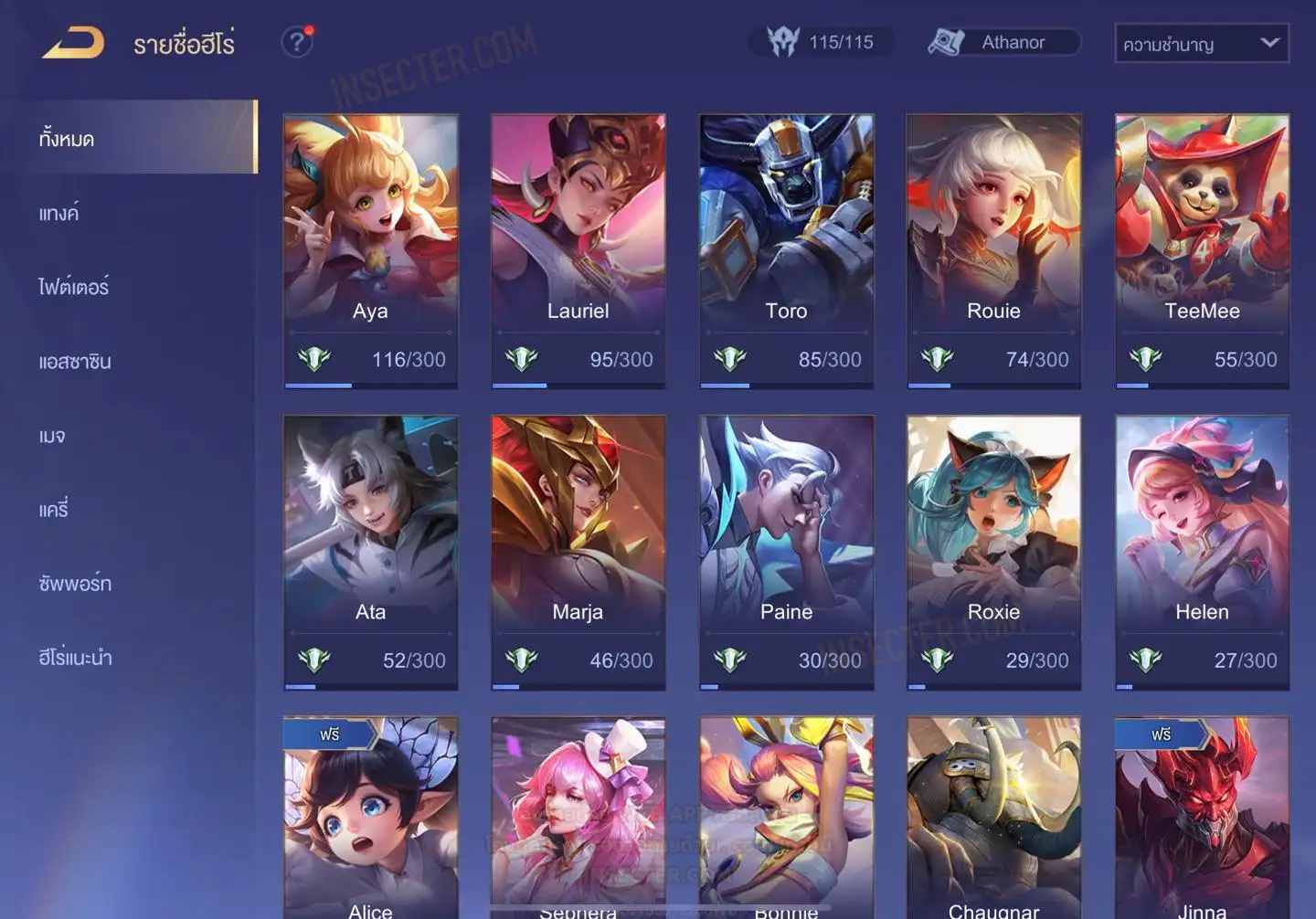This screenshot has height=919, width=1316.
Task: Open the Athanor button
Action: click(x=1004, y=42)
